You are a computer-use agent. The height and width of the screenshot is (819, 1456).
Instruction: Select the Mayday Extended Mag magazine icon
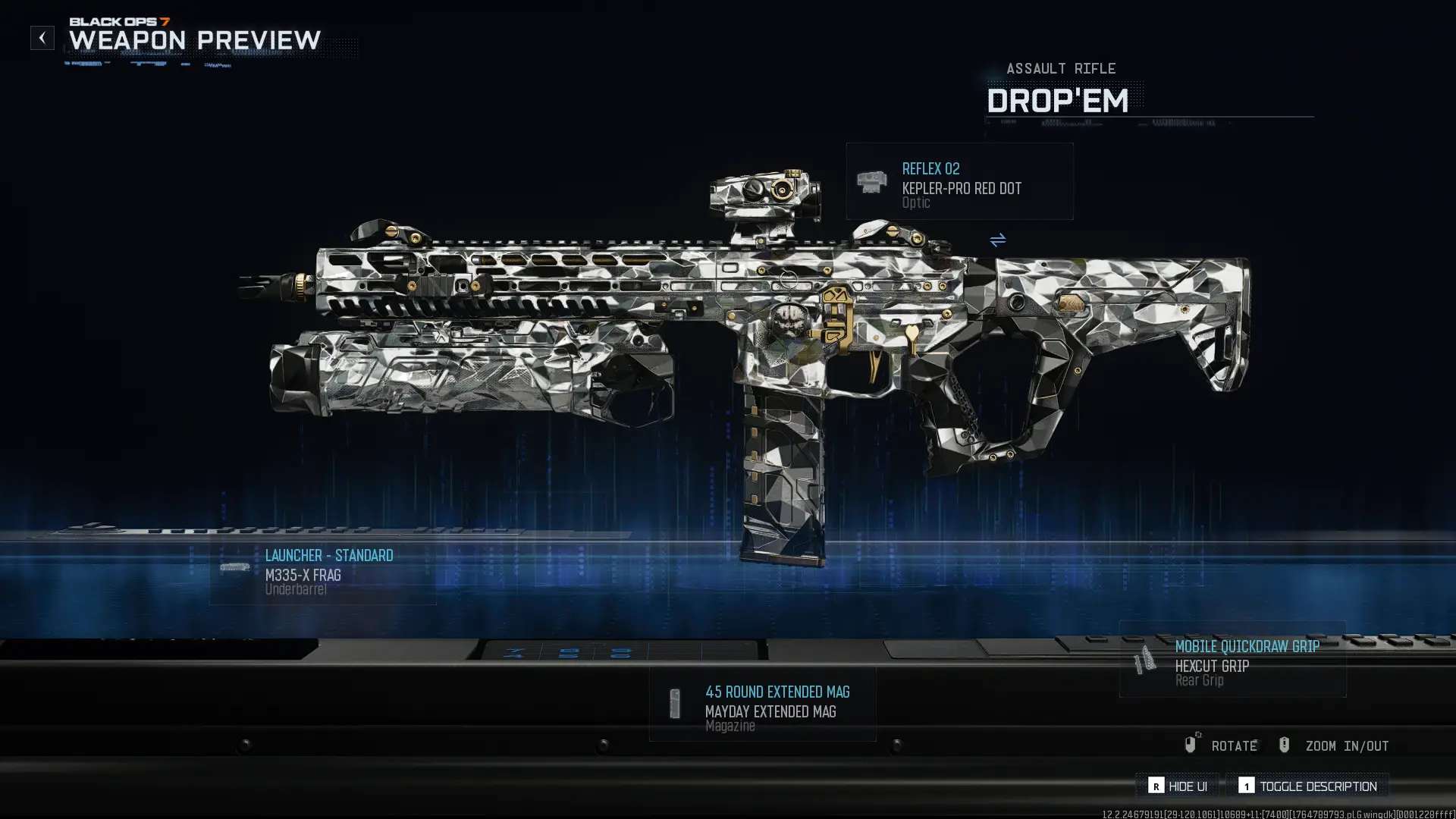point(676,703)
